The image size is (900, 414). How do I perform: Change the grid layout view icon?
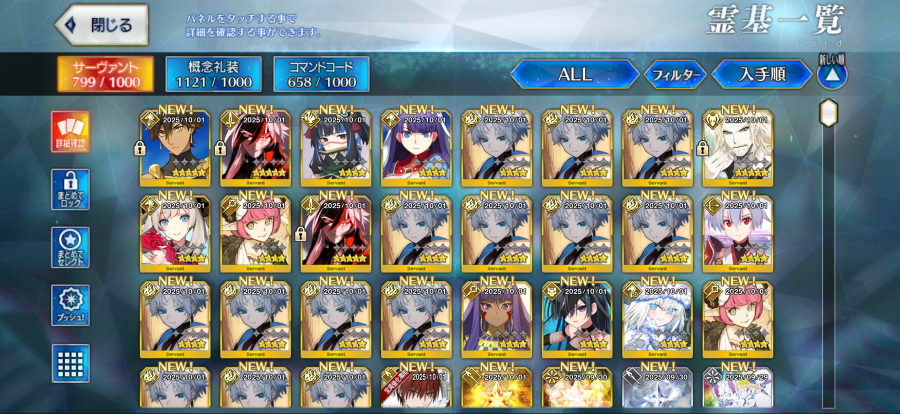click(71, 363)
